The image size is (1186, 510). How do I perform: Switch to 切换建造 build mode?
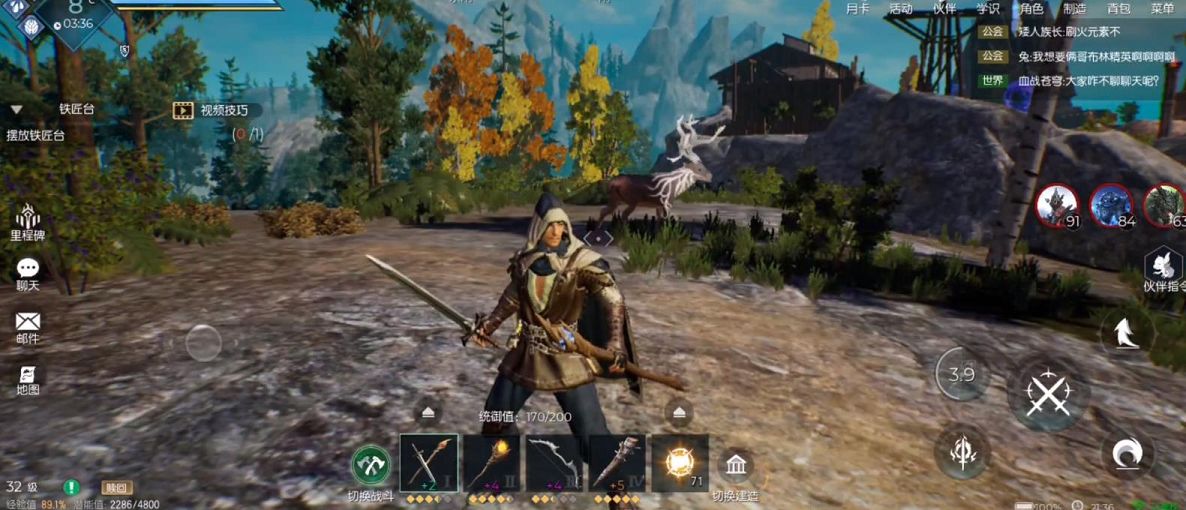tap(737, 467)
